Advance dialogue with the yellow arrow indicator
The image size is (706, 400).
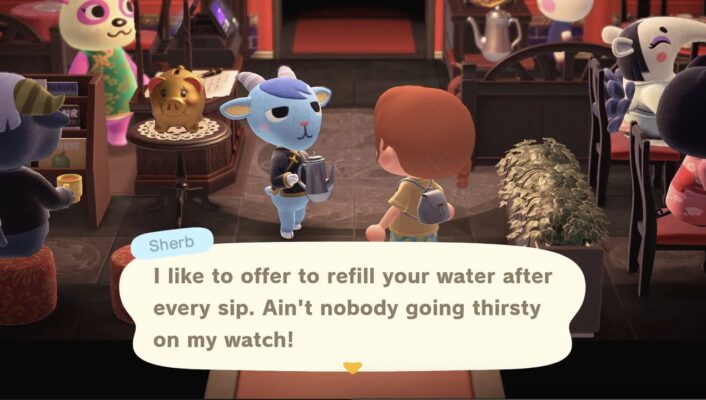click(352, 368)
